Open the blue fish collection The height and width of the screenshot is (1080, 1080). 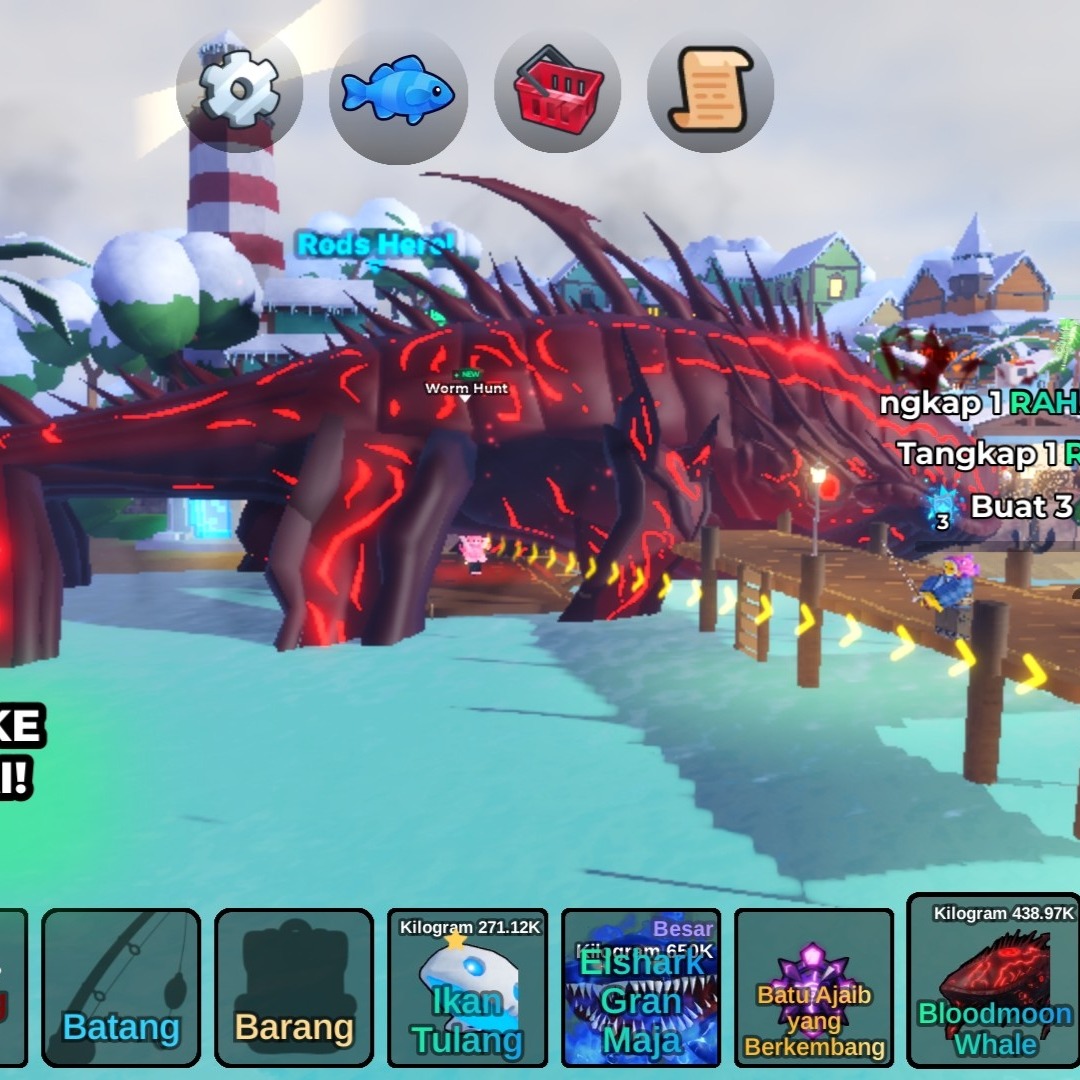click(398, 90)
